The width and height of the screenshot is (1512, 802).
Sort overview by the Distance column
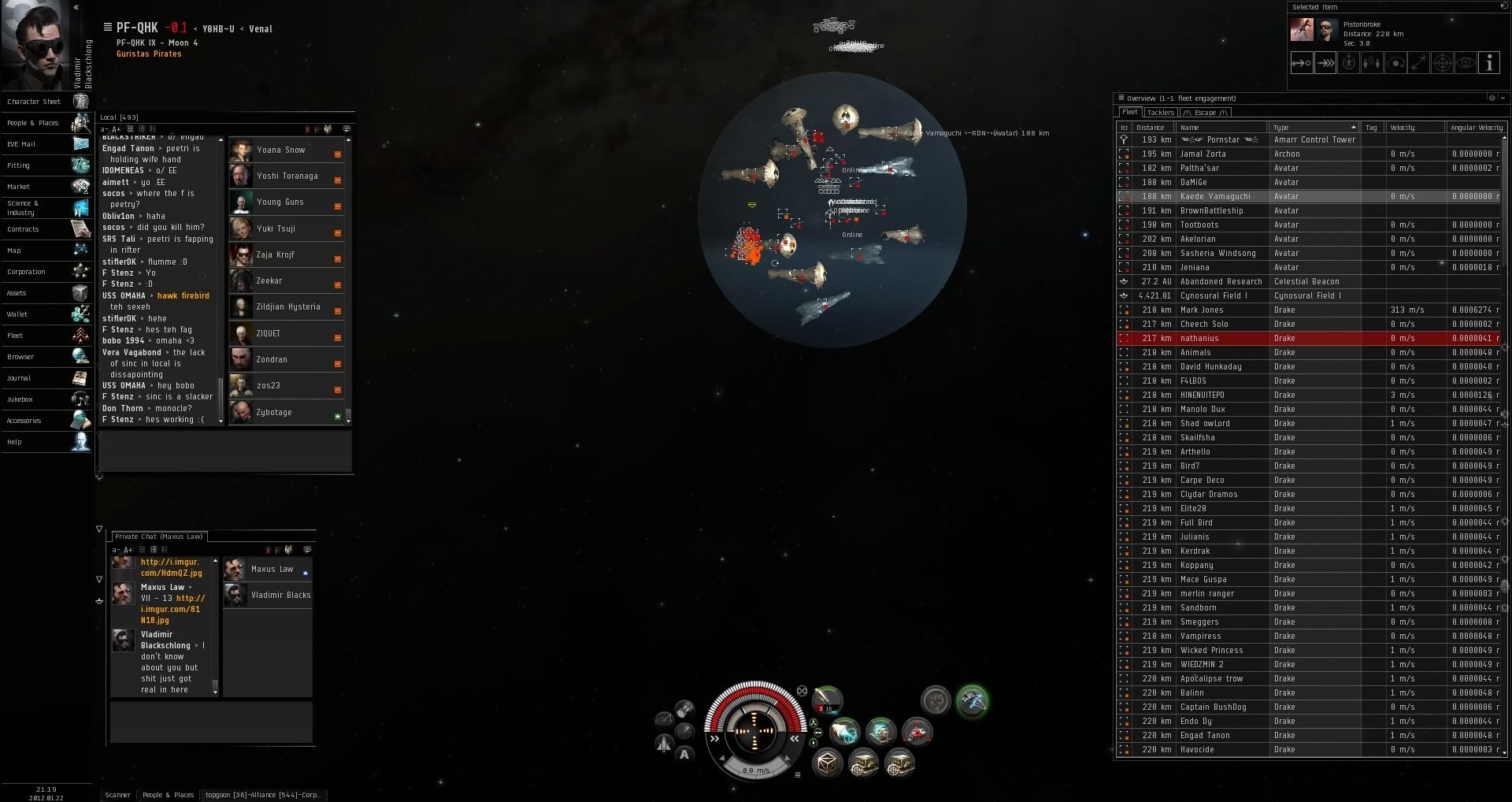pyautogui.click(x=1151, y=128)
